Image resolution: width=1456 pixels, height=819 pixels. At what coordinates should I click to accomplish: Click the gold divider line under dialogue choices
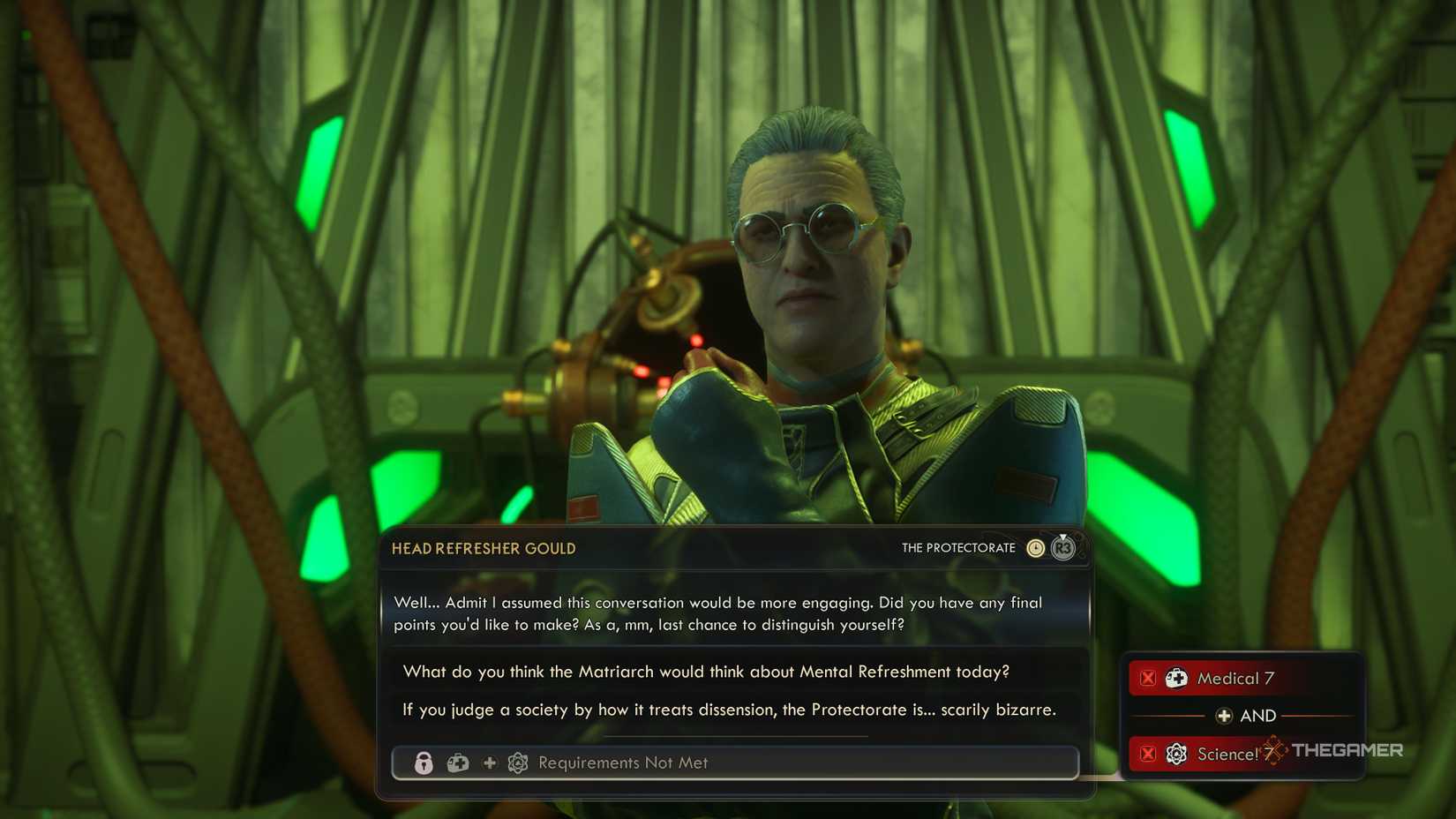click(x=737, y=734)
